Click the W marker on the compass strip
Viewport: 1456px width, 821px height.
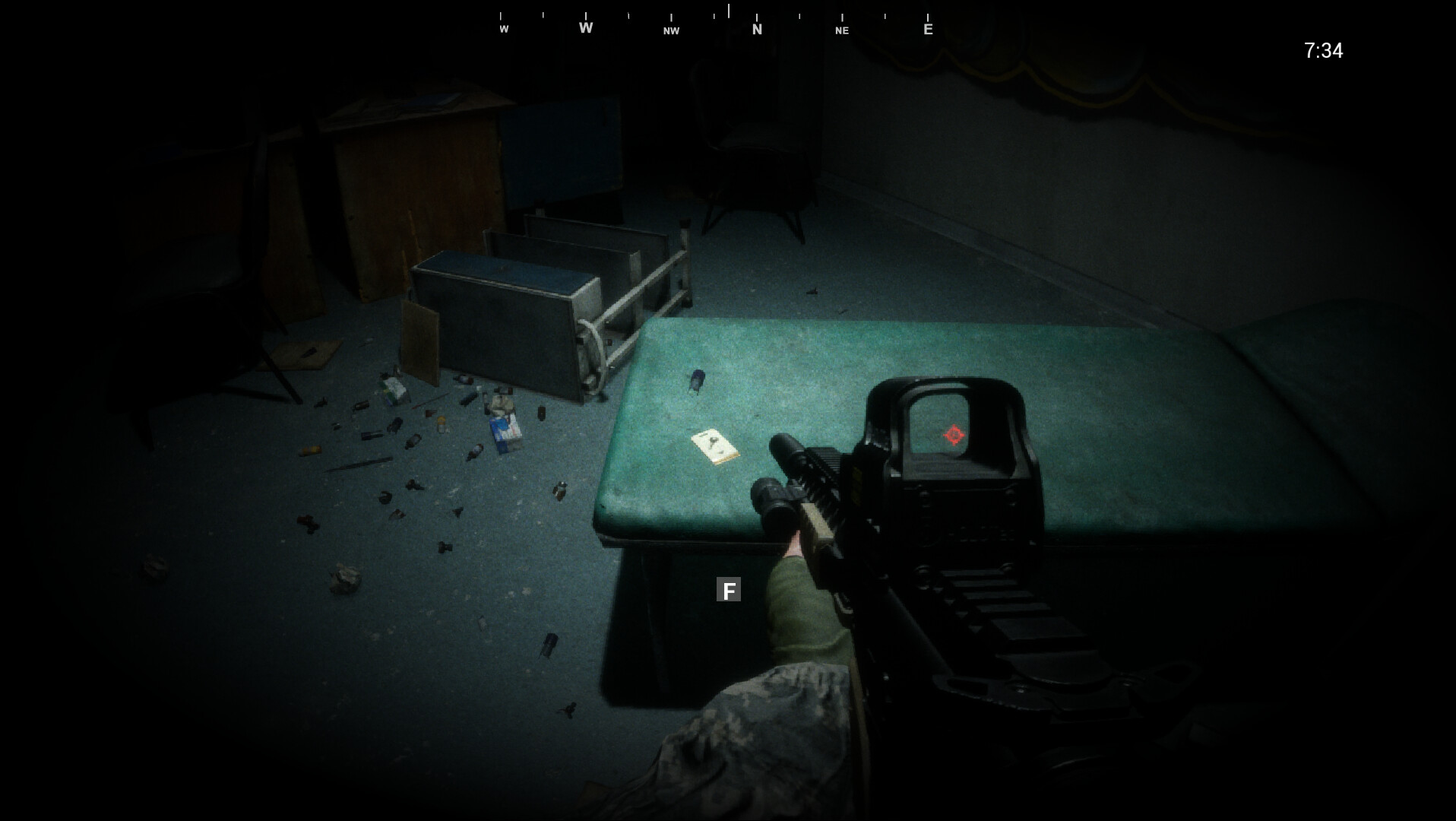[585, 27]
